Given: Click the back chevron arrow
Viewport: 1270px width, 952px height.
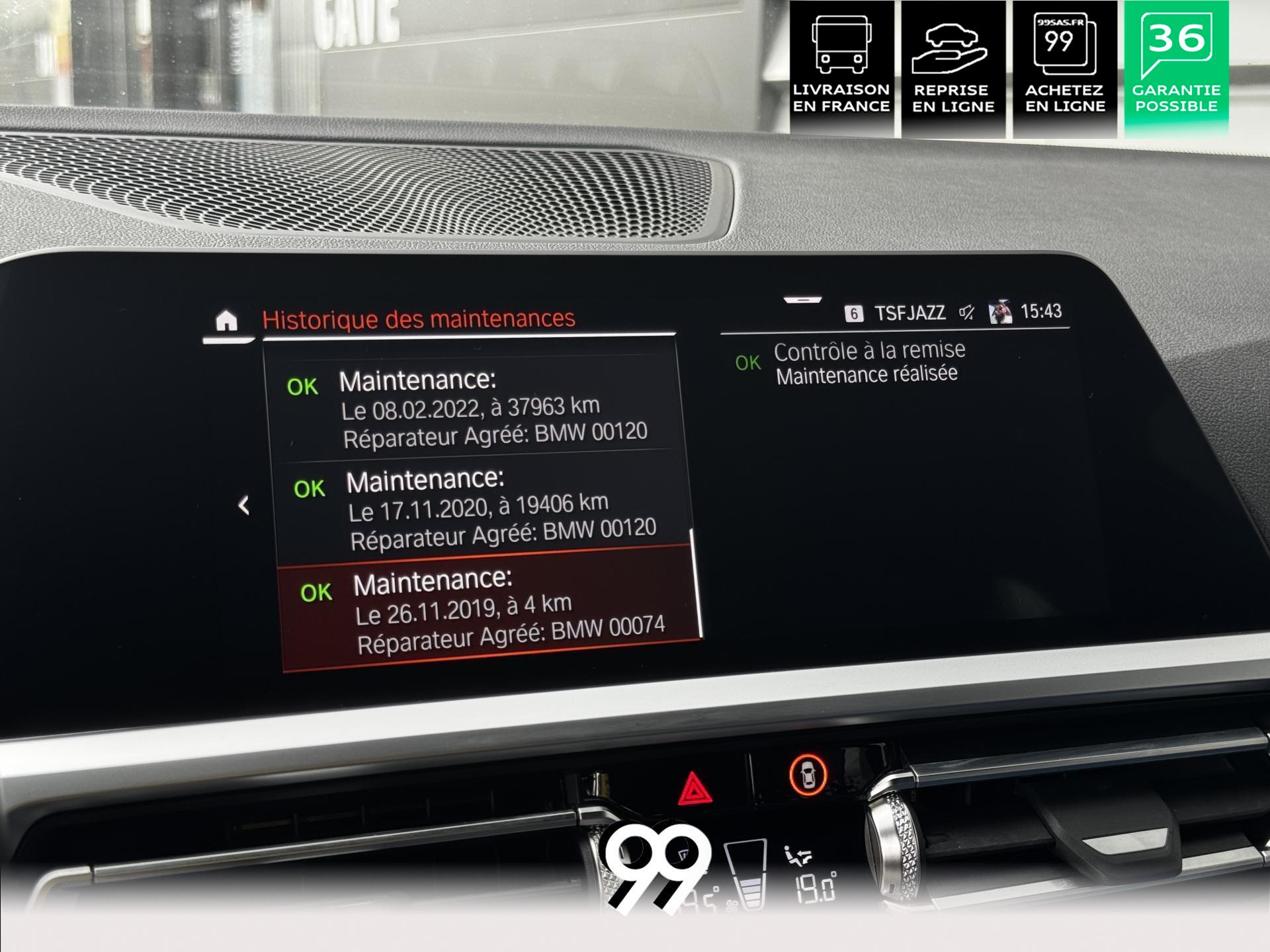Looking at the screenshot, I should (x=243, y=506).
